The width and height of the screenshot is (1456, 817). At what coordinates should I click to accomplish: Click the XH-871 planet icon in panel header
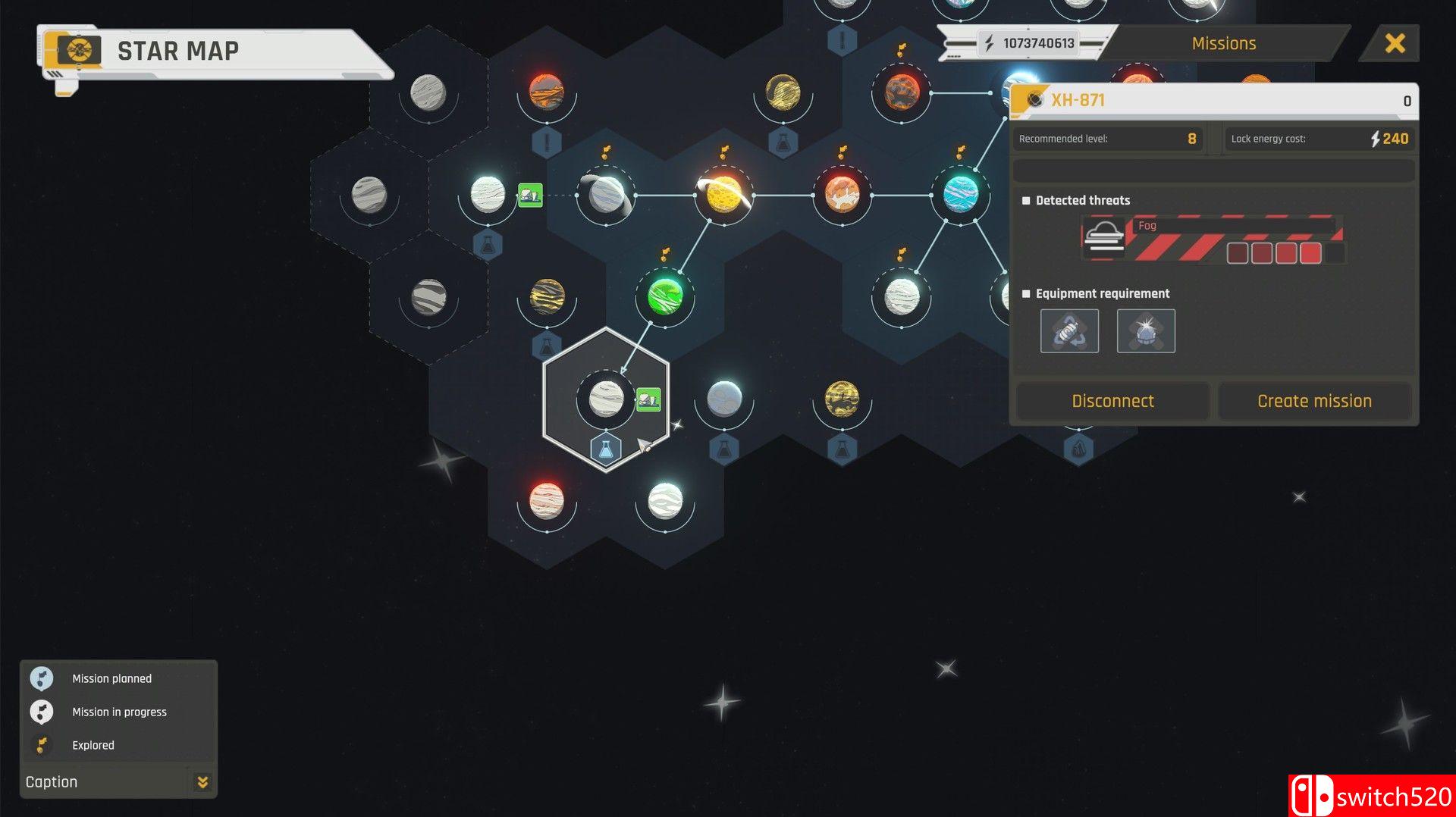[1034, 99]
